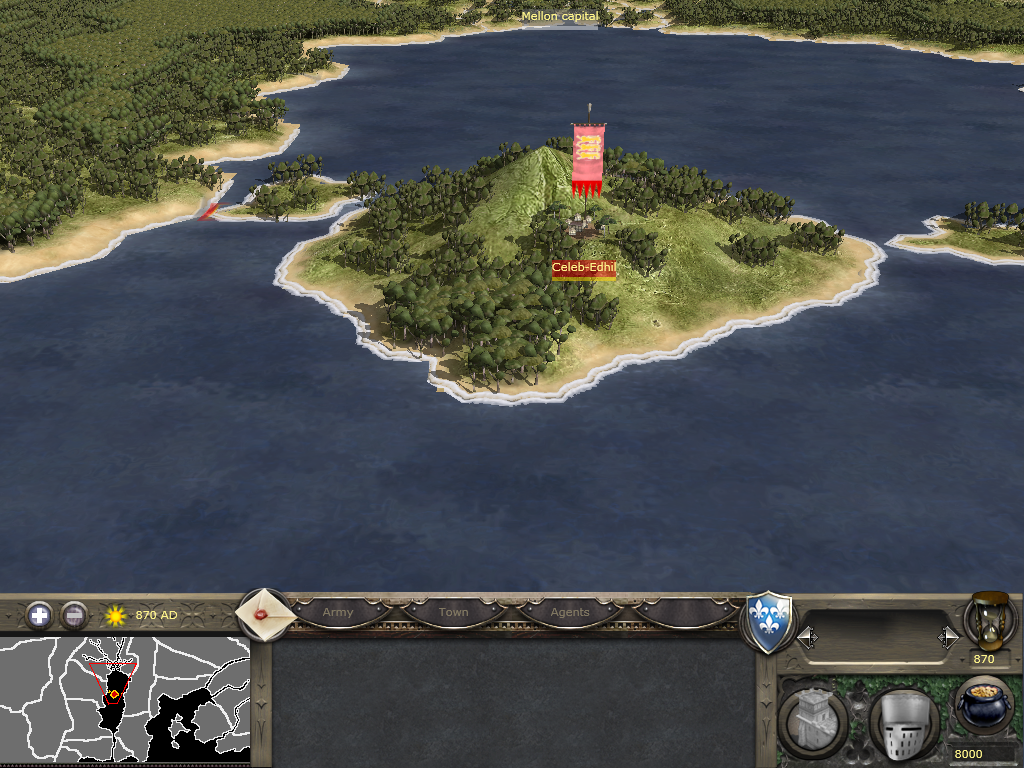
Task: Switch to the Agents tab
Action: click(x=570, y=612)
